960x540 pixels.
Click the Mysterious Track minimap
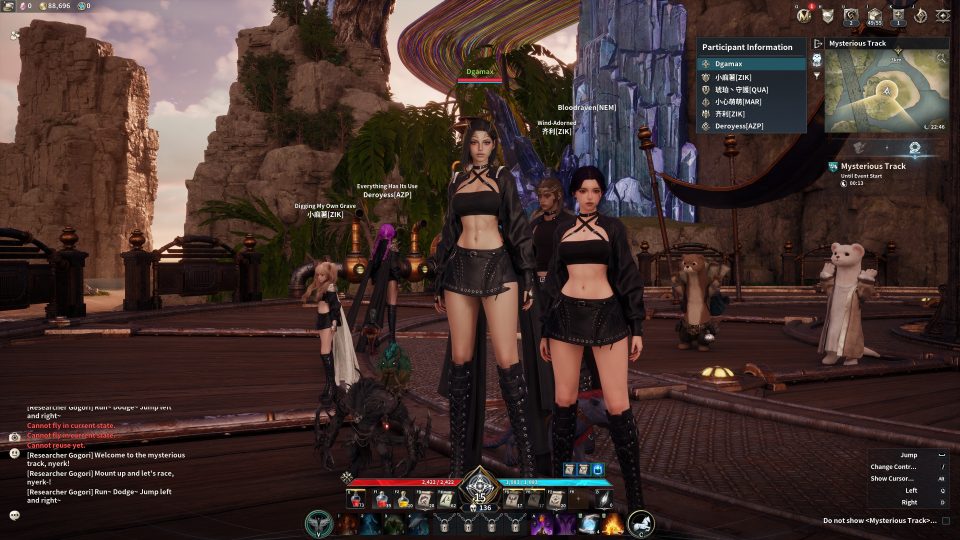pyautogui.click(x=886, y=92)
